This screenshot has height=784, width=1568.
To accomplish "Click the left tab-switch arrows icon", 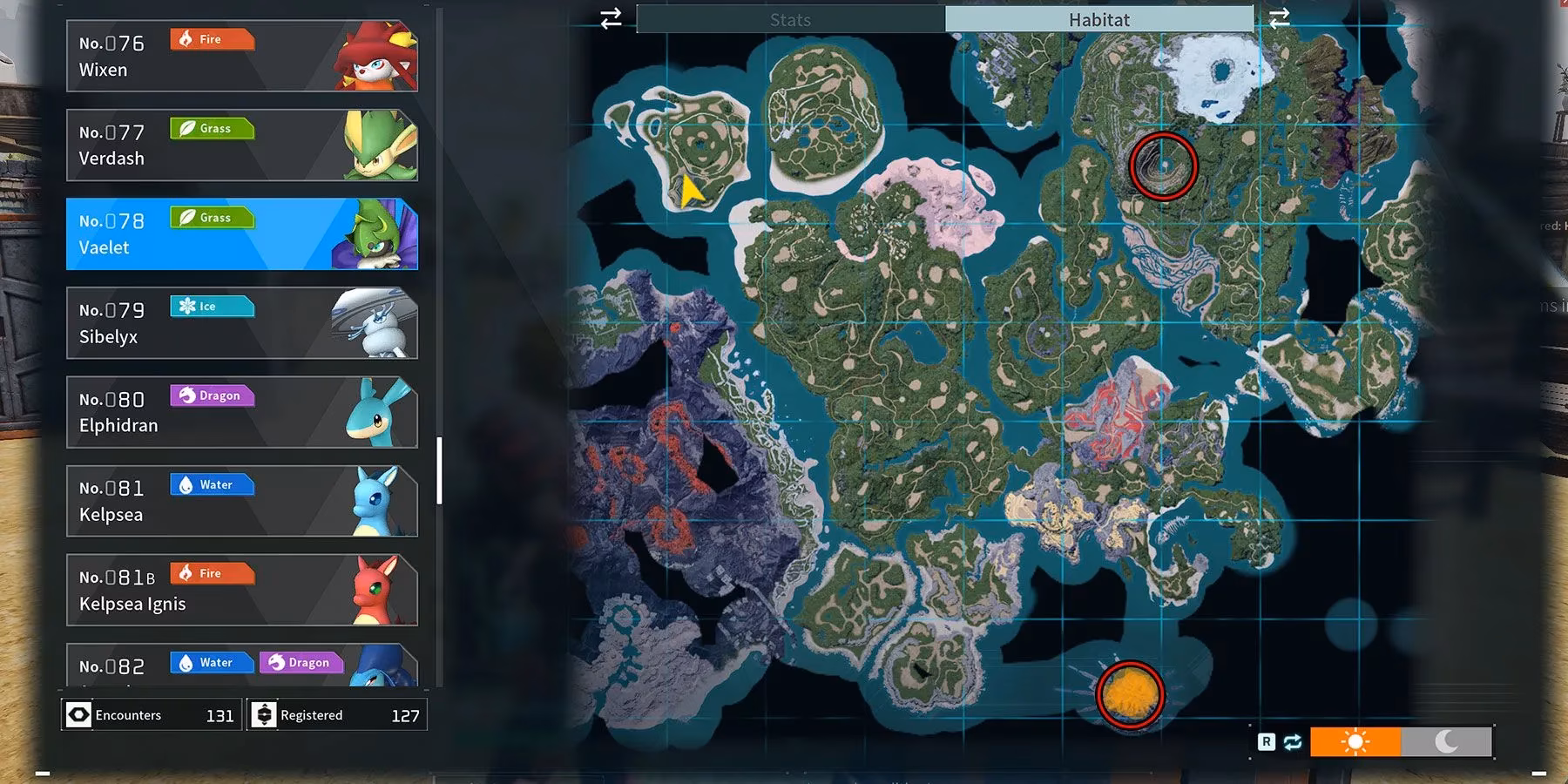I will pos(611,18).
